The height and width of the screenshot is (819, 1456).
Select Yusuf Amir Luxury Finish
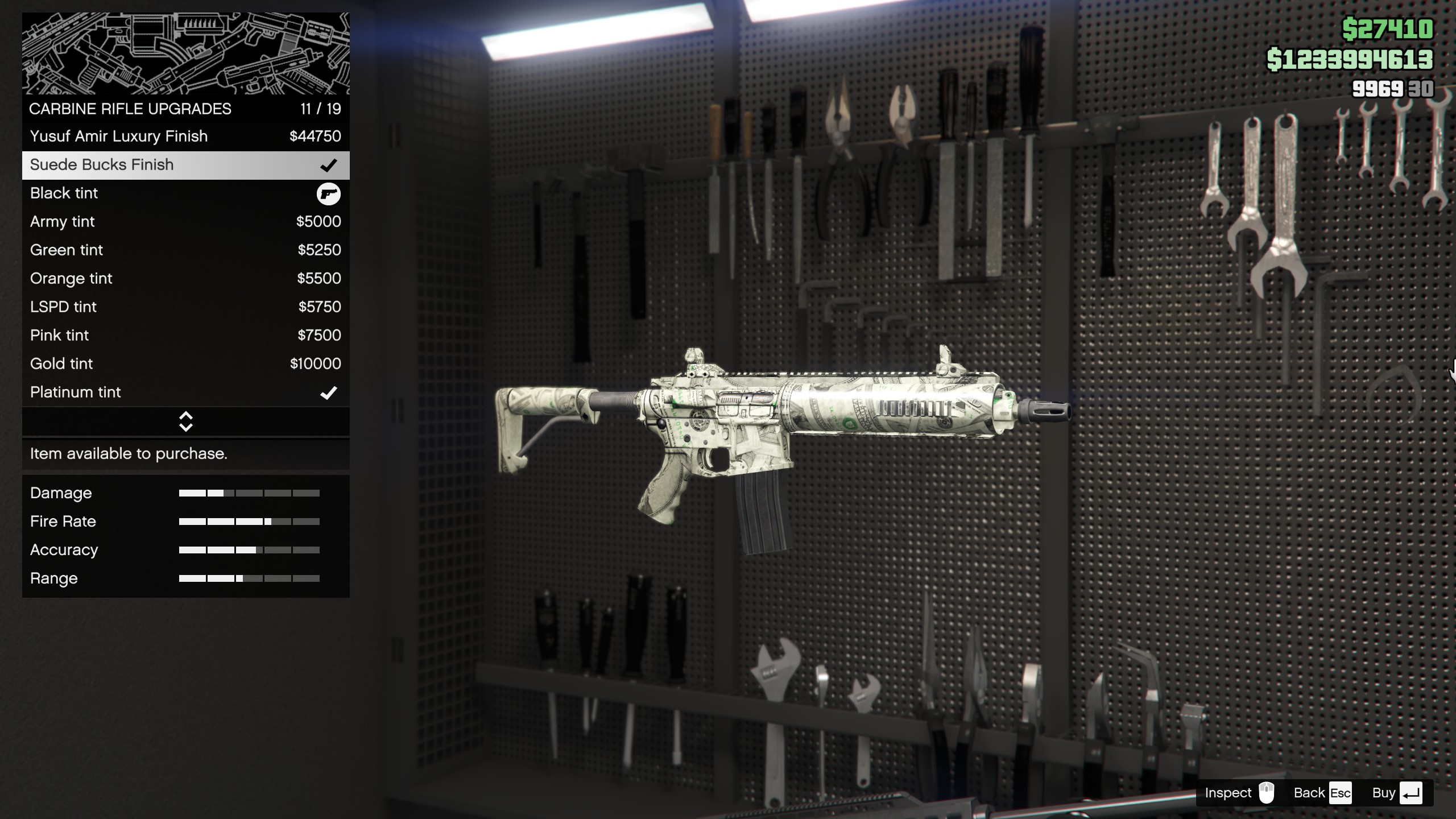coord(185,136)
